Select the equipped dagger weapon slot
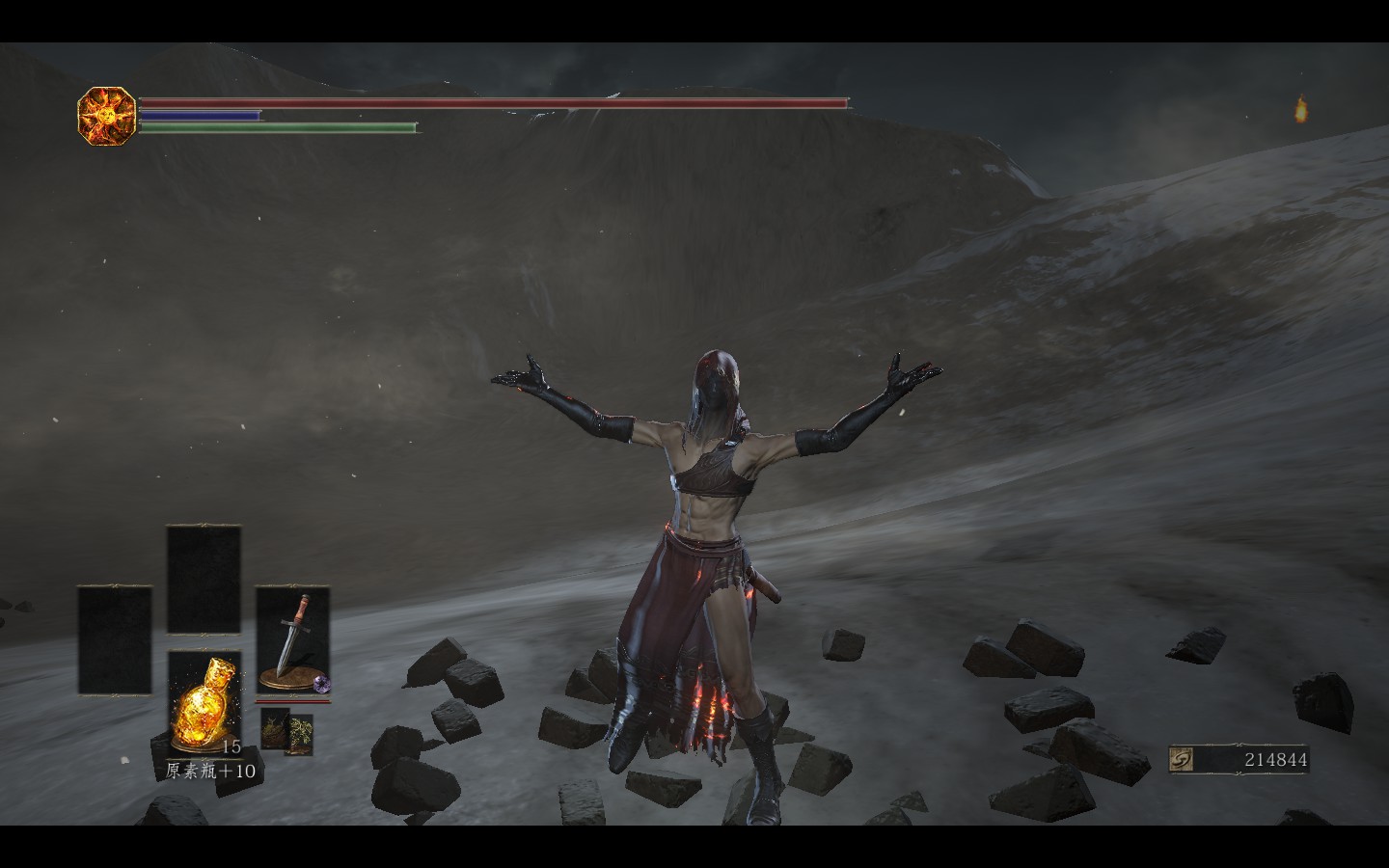Image resolution: width=1389 pixels, height=868 pixels. coord(292,639)
